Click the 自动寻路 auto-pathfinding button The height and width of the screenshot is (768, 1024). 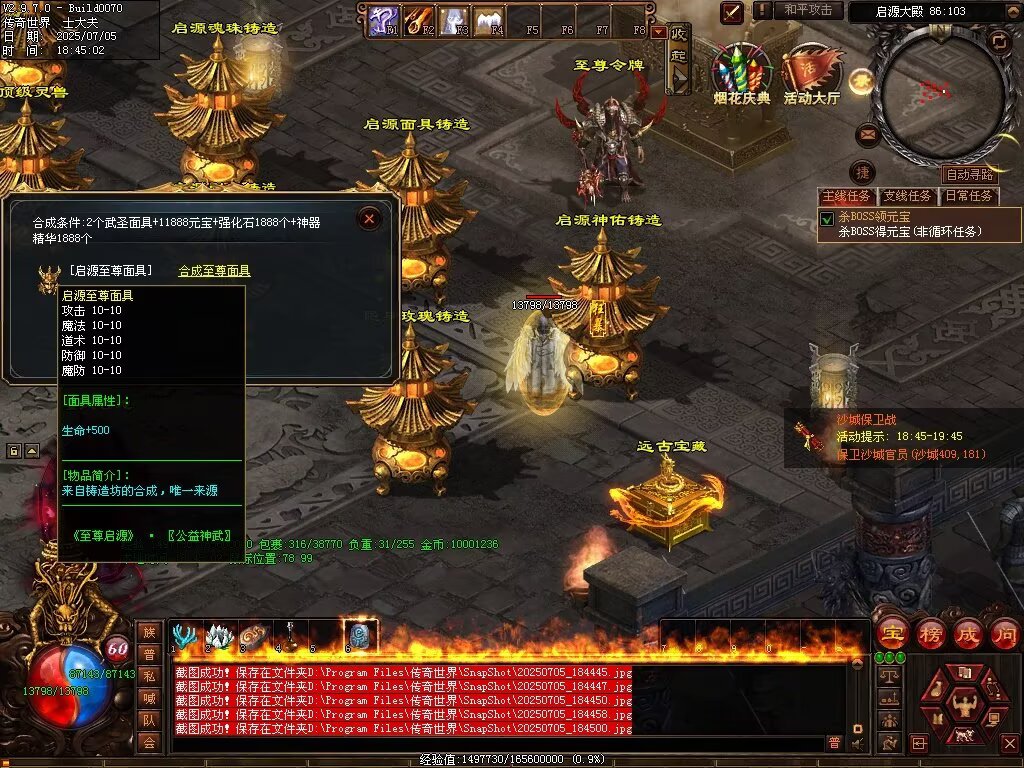(969, 174)
